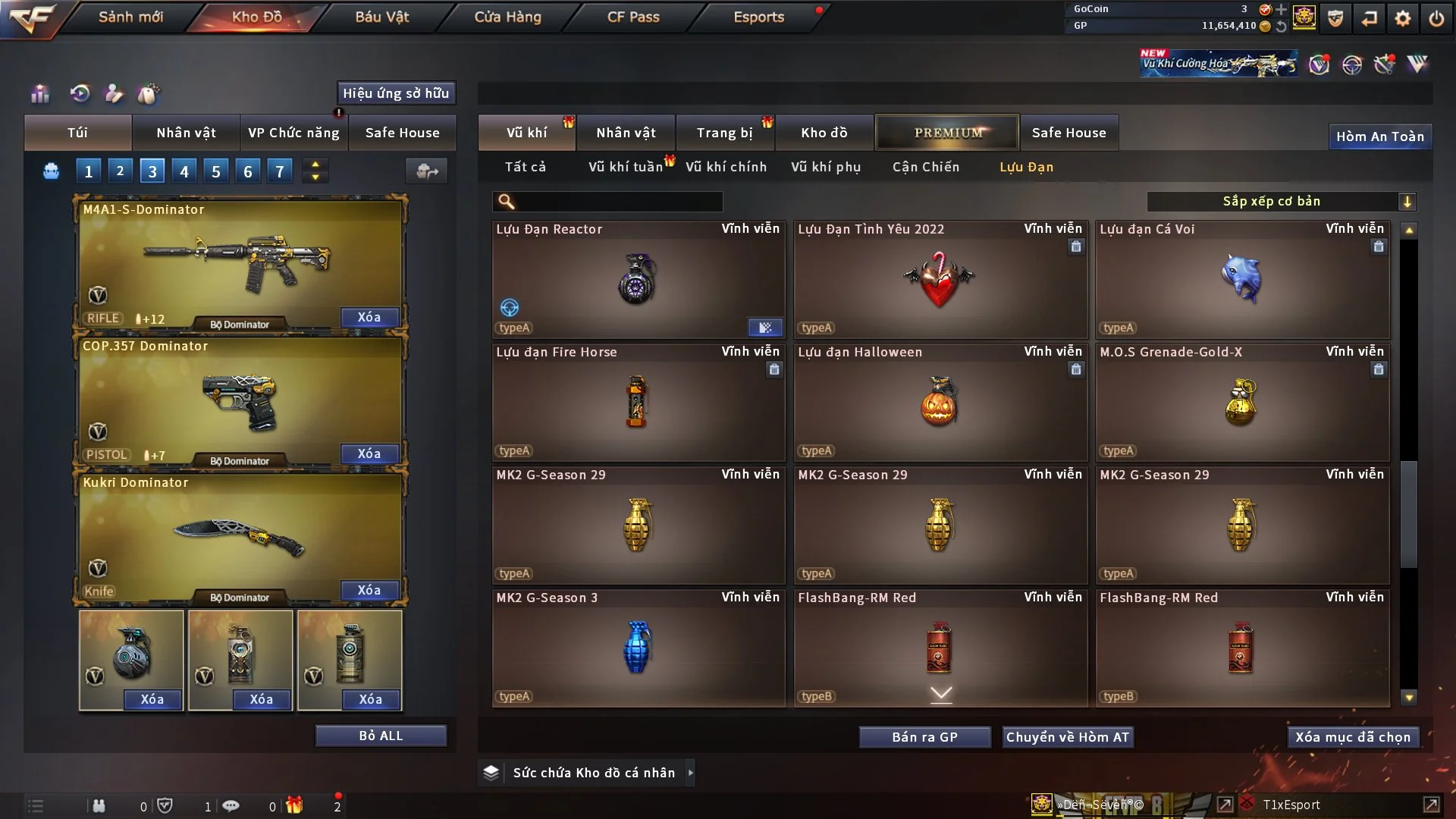Screen dimensions: 1456x819
Task: Select bag slot number 5
Action: point(216,171)
